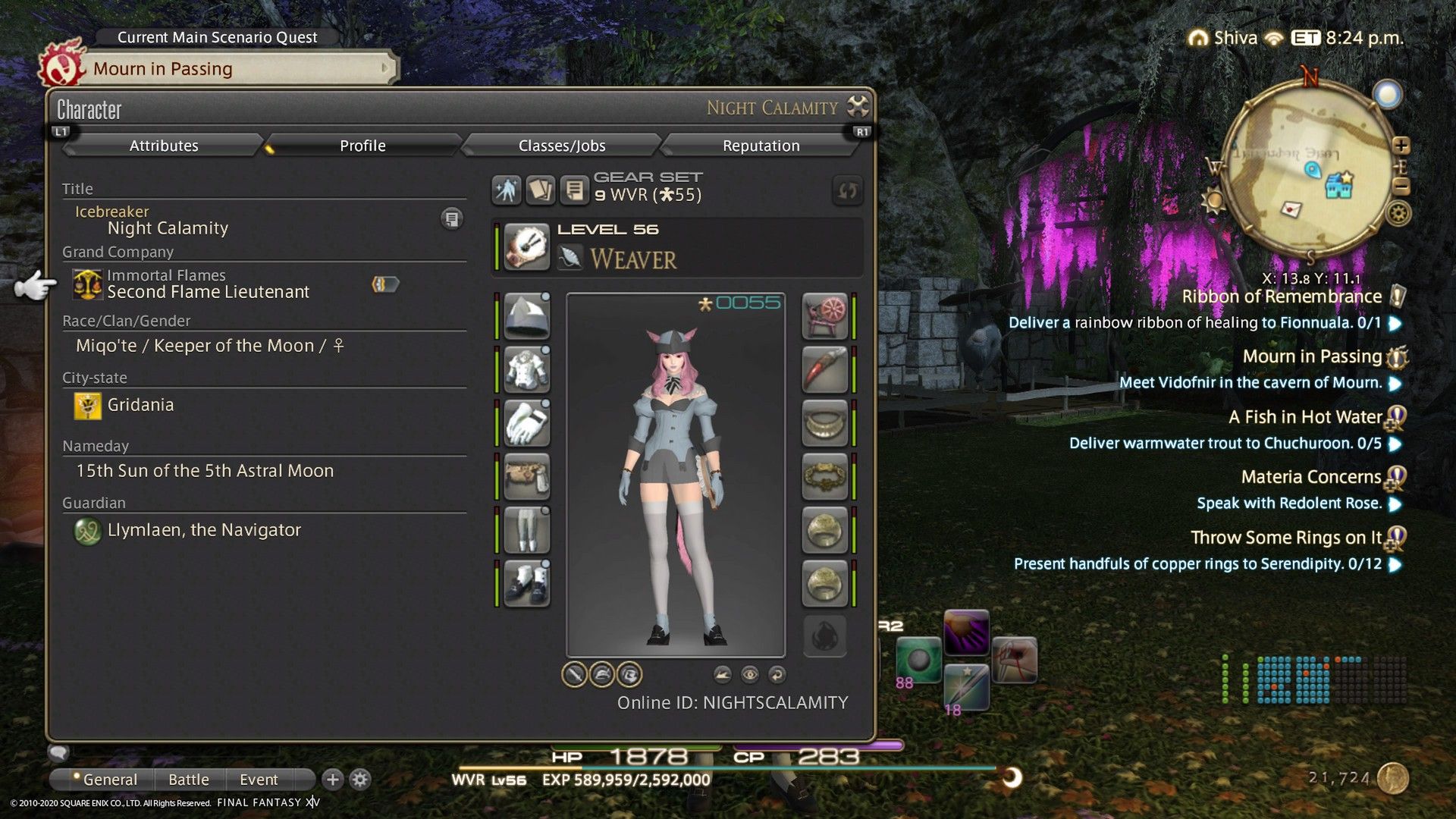Switch to the Classes/Jobs tab

[x=562, y=145]
